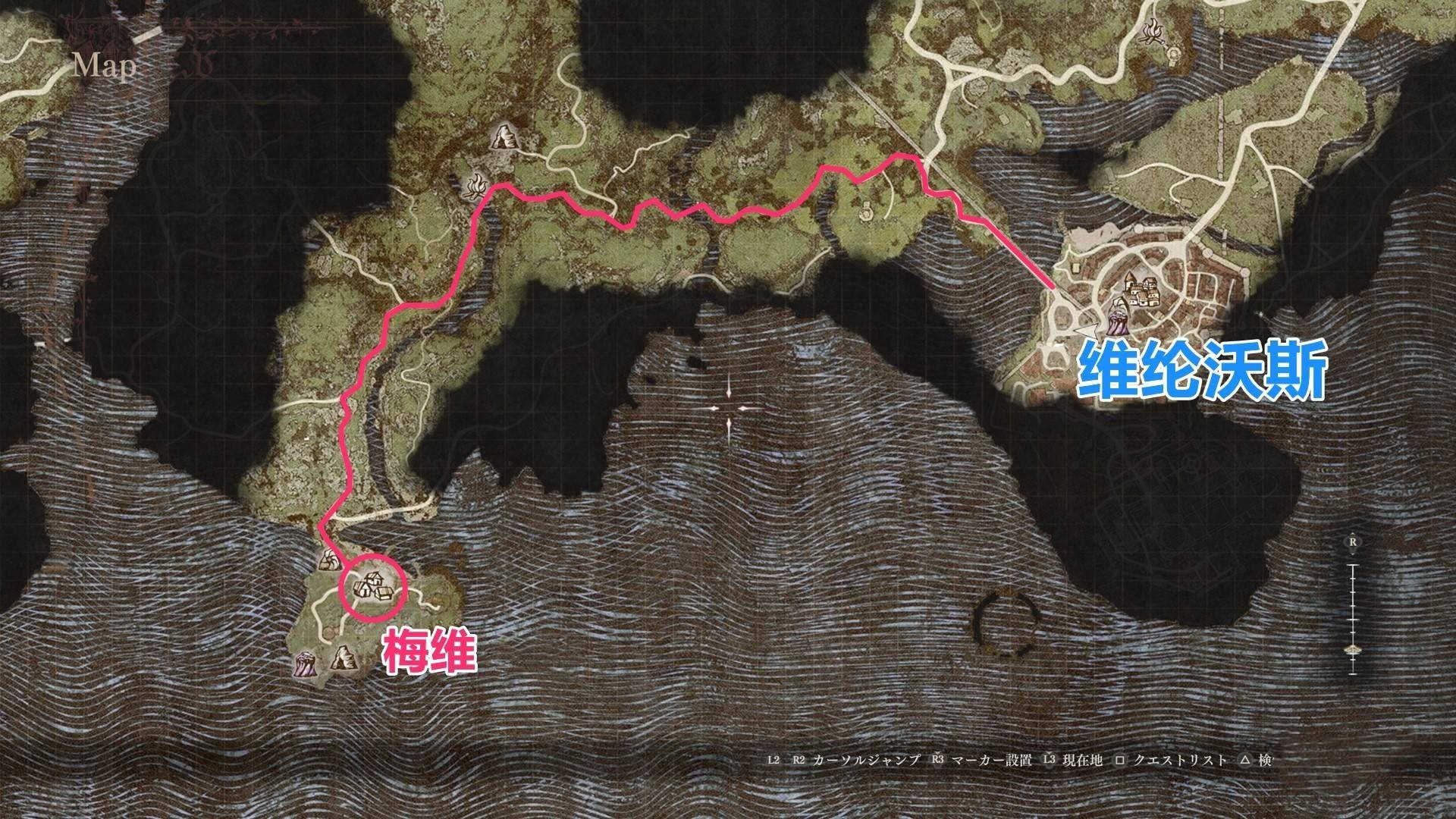The height and width of the screenshot is (819, 1456).
Task: Click the small landmark icon in the central forest
Action: pos(865,212)
